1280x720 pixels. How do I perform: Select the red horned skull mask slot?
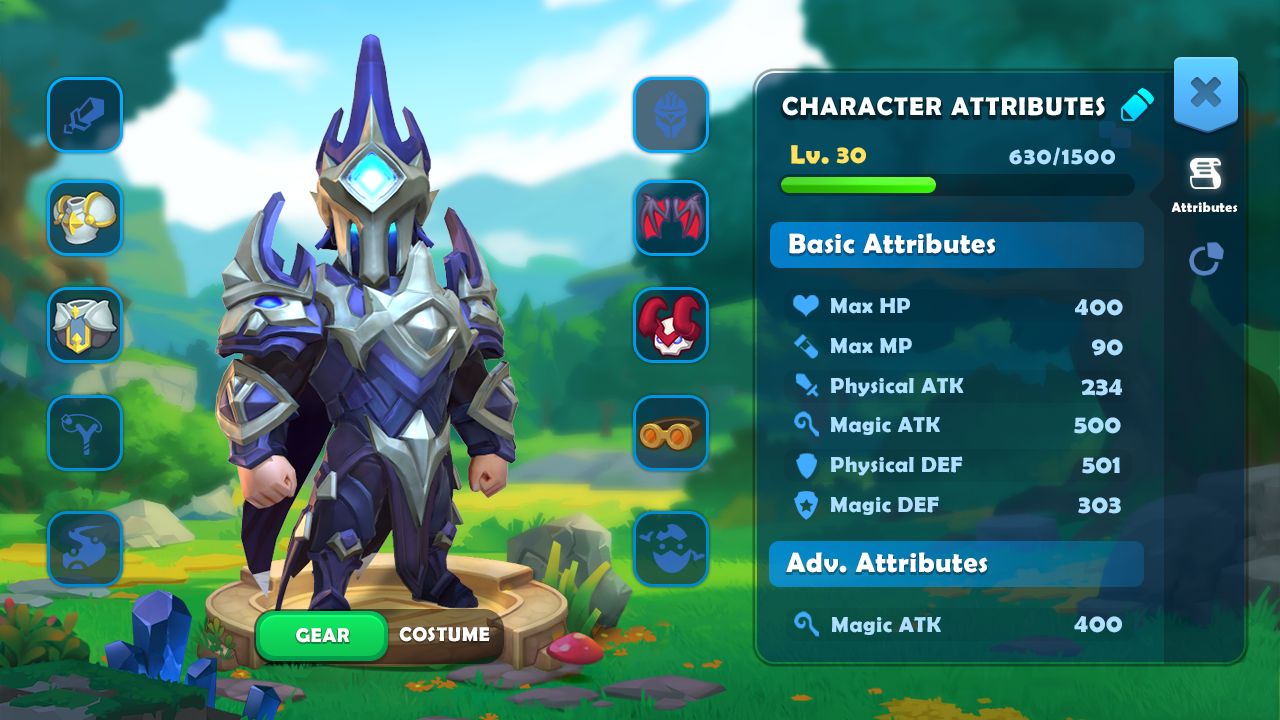(x=671, y=325)
